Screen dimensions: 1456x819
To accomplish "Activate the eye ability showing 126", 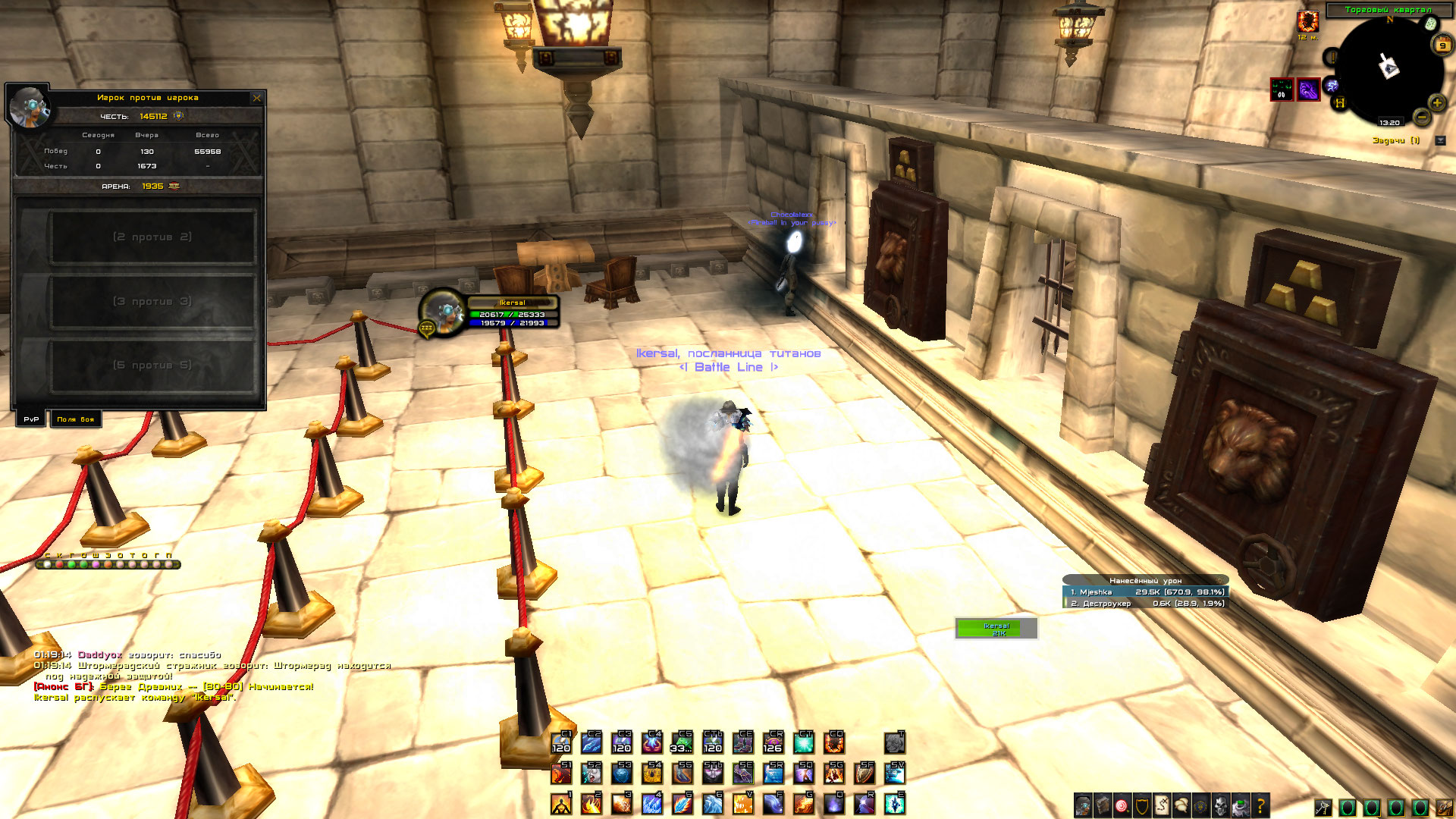I will [773, 742].
